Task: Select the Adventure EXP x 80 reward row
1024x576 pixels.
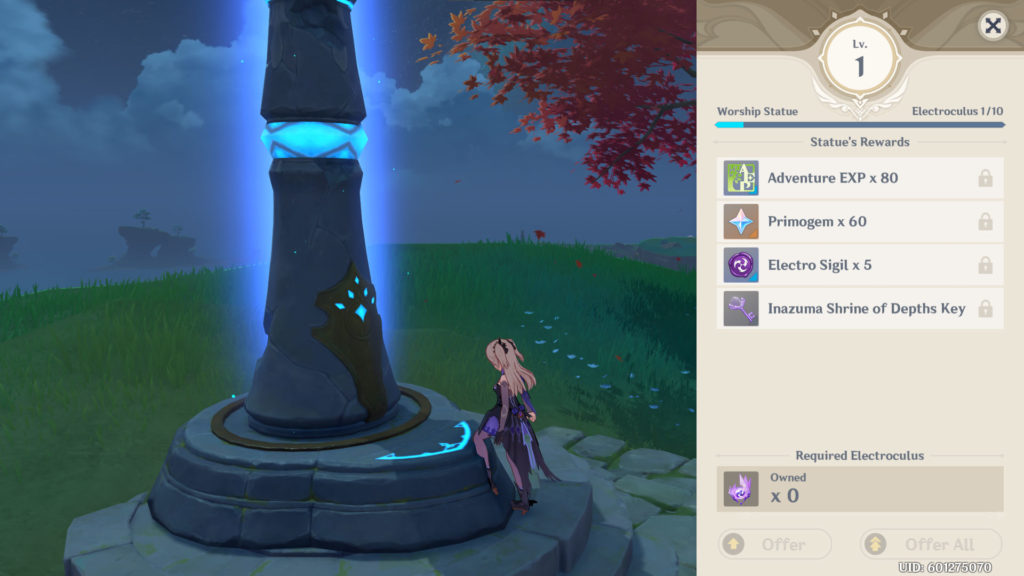Action: (860, 178)
